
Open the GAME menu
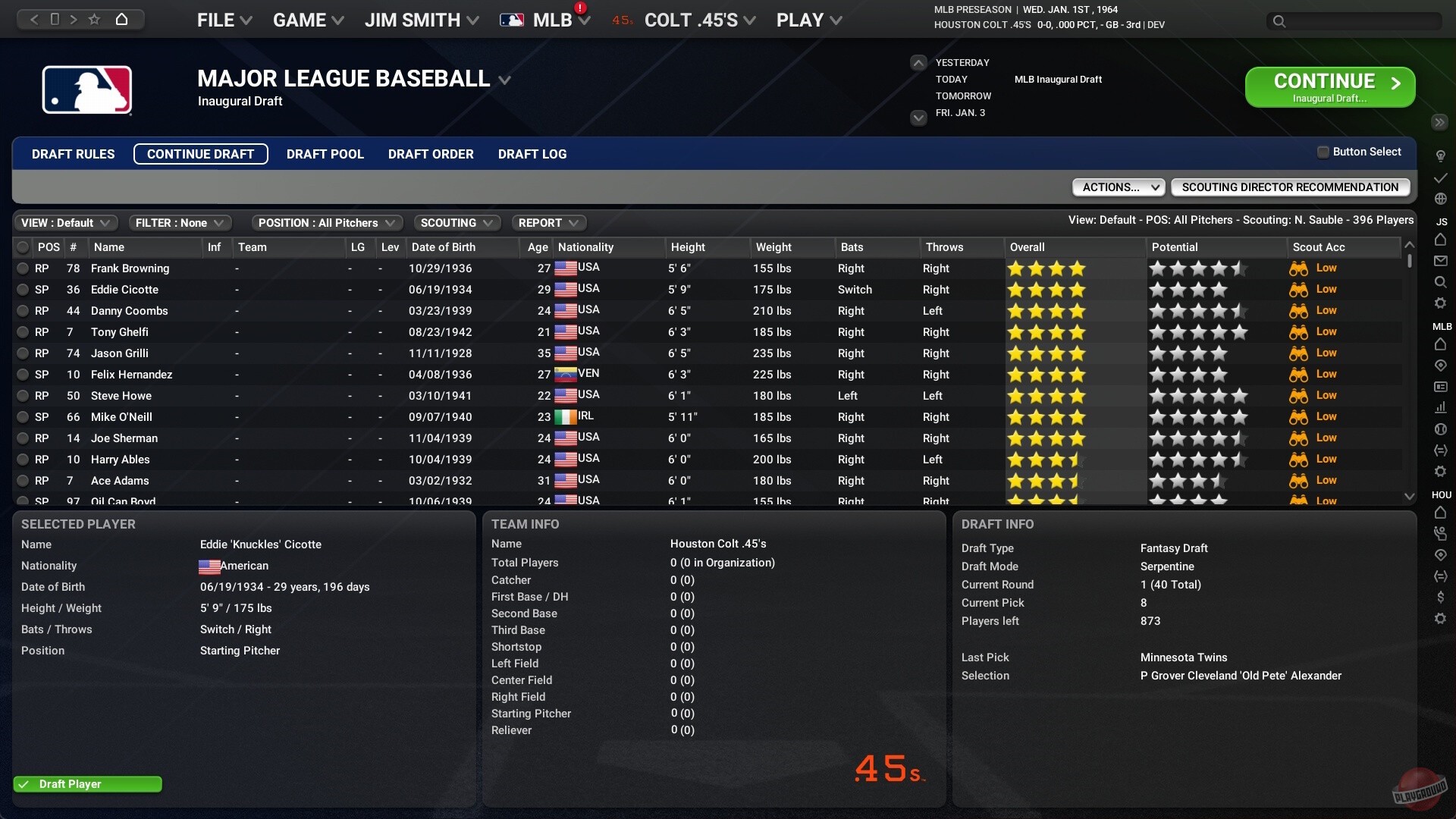click(x=306, y=20)
